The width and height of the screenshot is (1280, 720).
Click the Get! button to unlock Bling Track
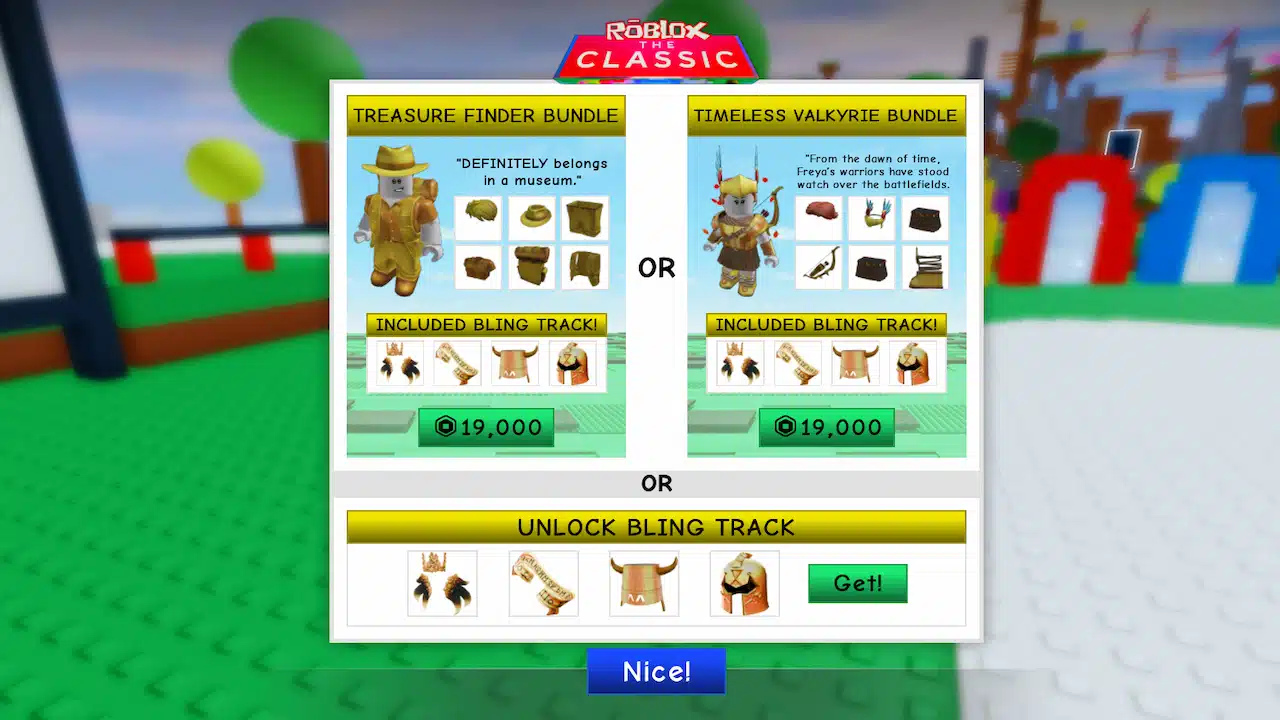pyautogui.click(x=857, y=583)
